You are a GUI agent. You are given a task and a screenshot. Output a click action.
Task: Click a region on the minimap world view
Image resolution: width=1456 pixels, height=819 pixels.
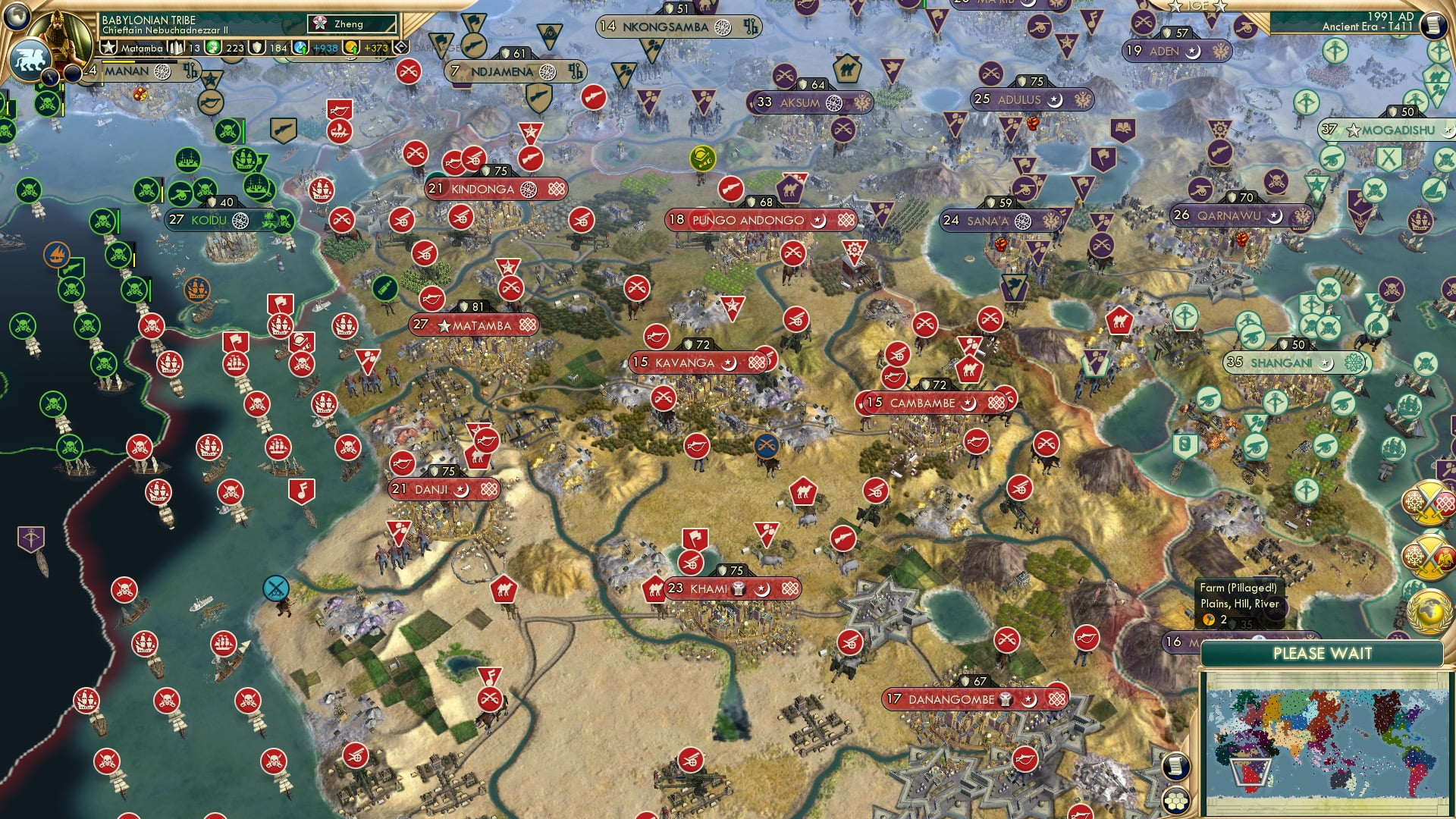[x=1327, y=743]
